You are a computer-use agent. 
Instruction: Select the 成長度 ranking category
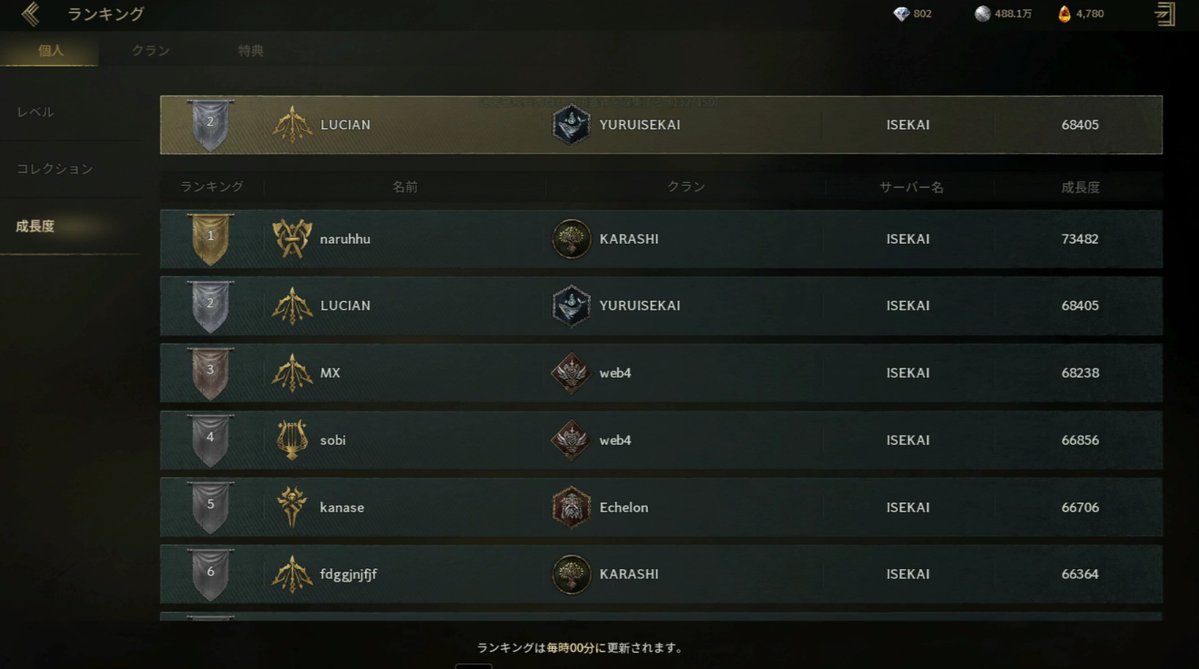(36, 226)
